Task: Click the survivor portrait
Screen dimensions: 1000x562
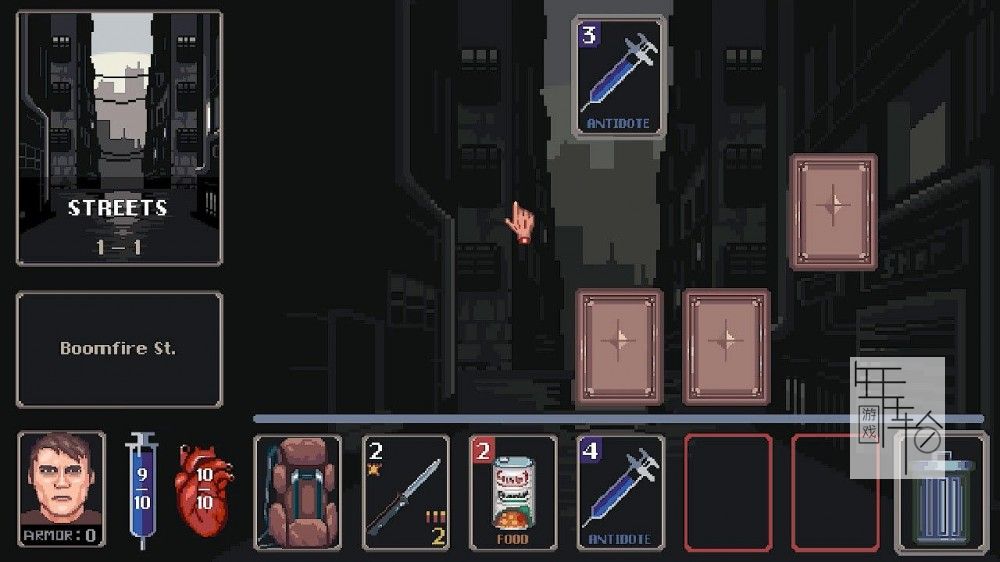Action: click(61, 490)
